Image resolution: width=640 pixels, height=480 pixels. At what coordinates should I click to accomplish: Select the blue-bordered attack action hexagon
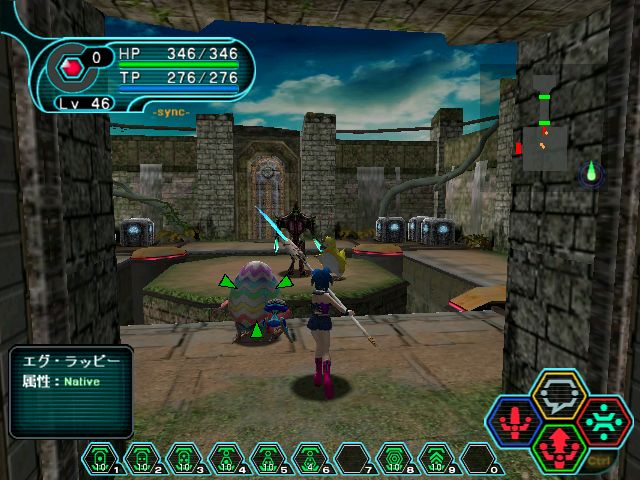(517, 420)
